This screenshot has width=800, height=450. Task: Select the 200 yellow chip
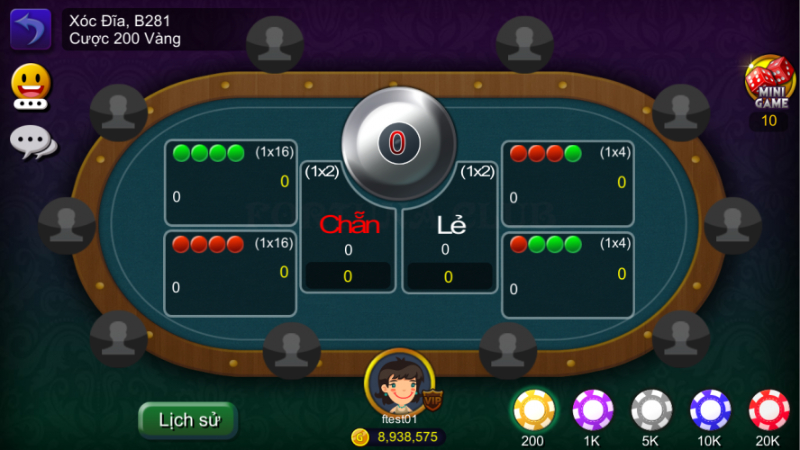click(x=533, y=410)
